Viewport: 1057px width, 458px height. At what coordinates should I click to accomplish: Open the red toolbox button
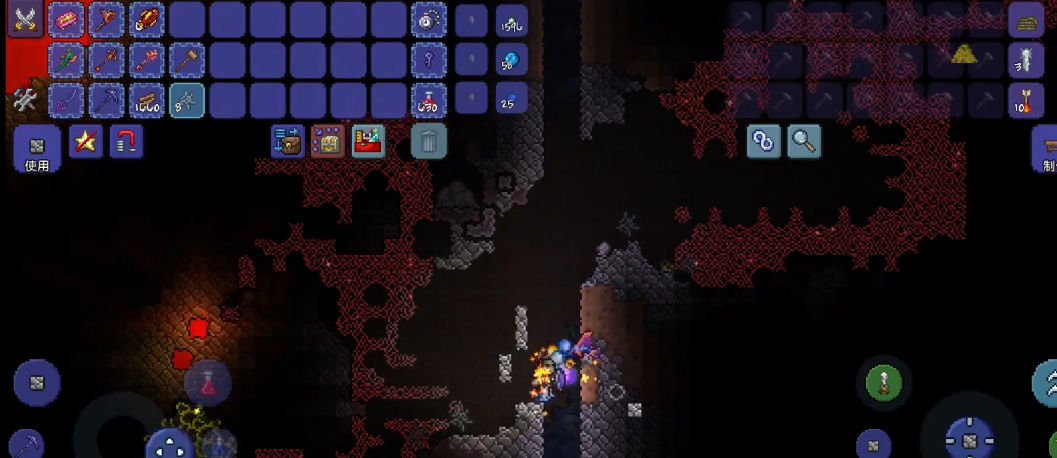click(367, 142)
